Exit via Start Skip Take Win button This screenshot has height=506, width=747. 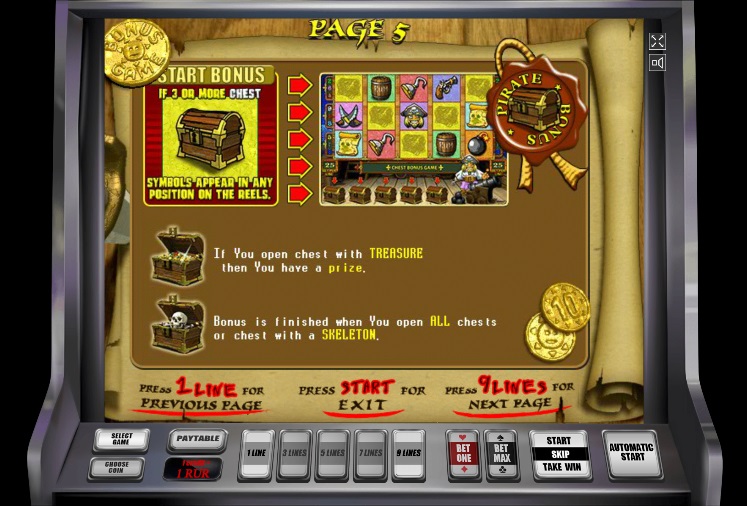click(559, 454)
